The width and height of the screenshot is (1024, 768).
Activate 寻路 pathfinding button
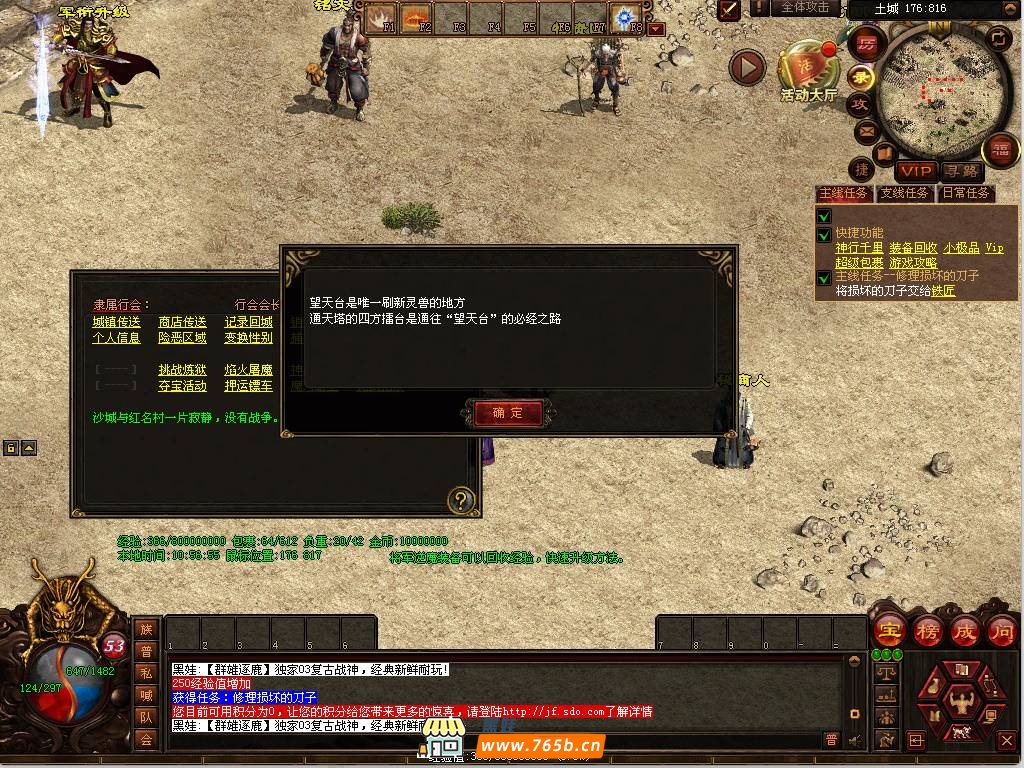[962, 171]
